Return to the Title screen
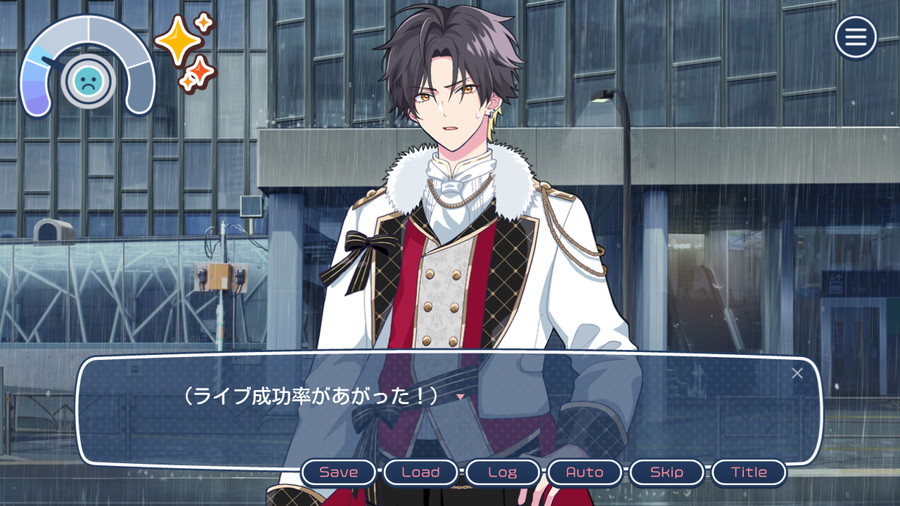 pos(748,472)
